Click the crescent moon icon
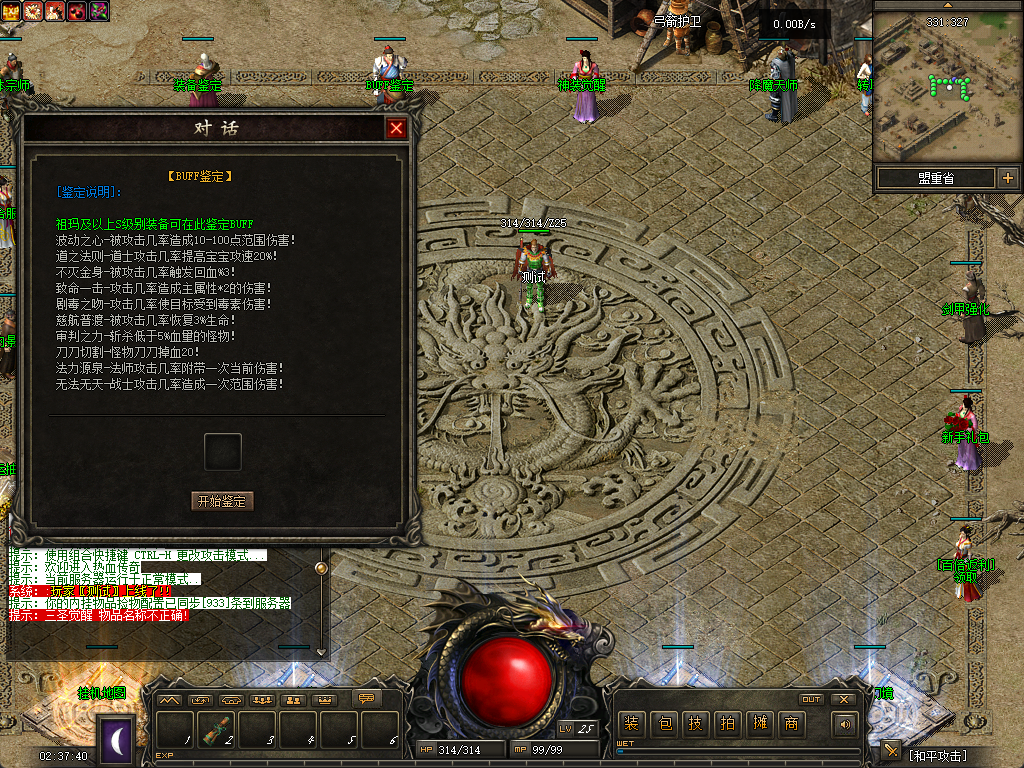Screen dimensions: 1024x768 [117, 741]
